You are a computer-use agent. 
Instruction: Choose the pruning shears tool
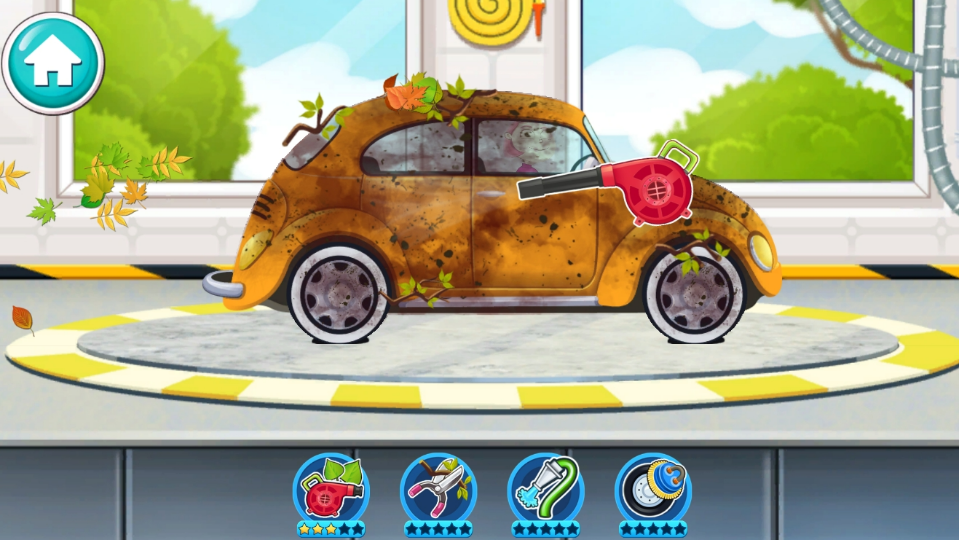coord(438,488)
